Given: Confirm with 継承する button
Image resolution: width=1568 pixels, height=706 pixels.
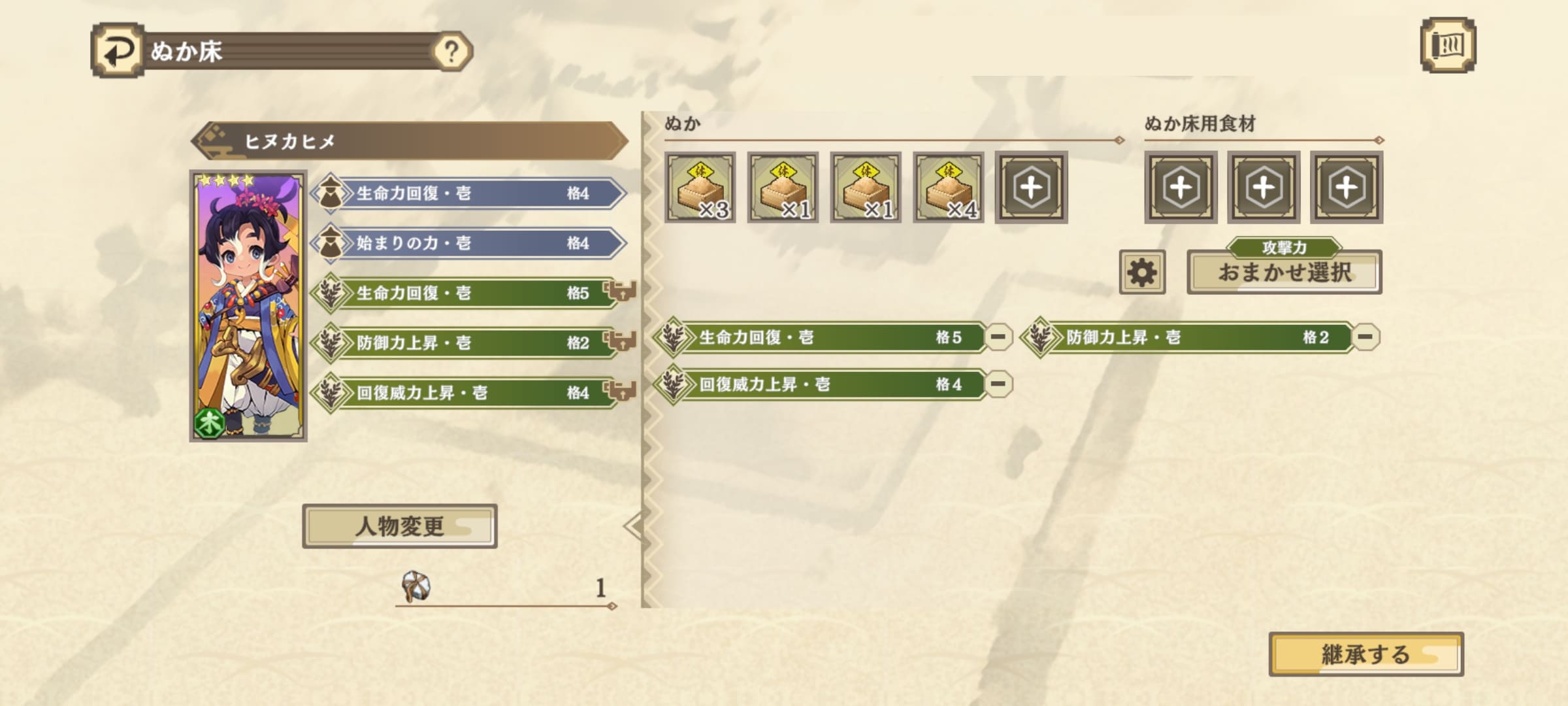Looking at the screenshot, I should pos(1365,654).
